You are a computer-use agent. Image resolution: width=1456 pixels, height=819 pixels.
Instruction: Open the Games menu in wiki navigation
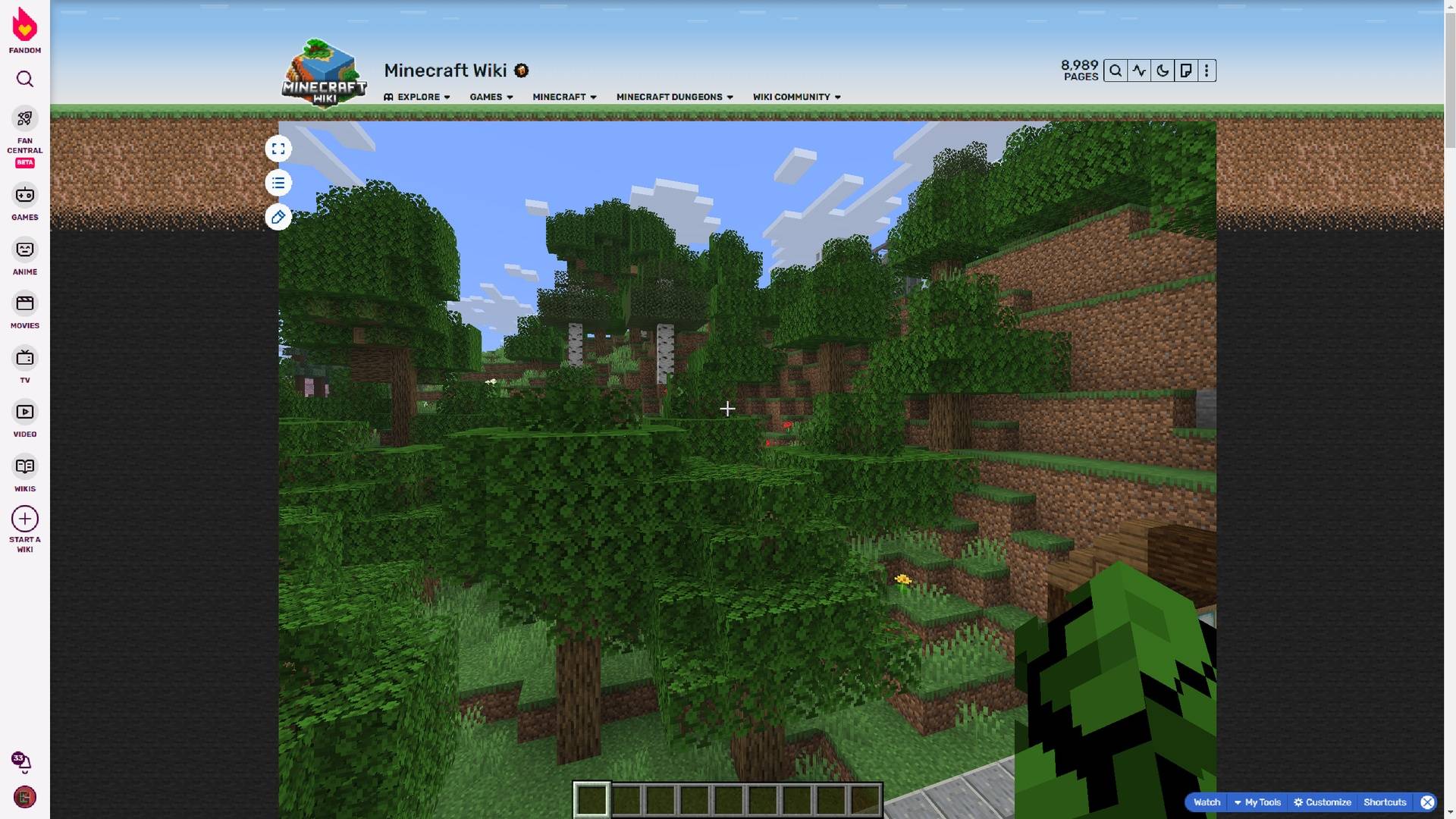click(x=491, y=97)
